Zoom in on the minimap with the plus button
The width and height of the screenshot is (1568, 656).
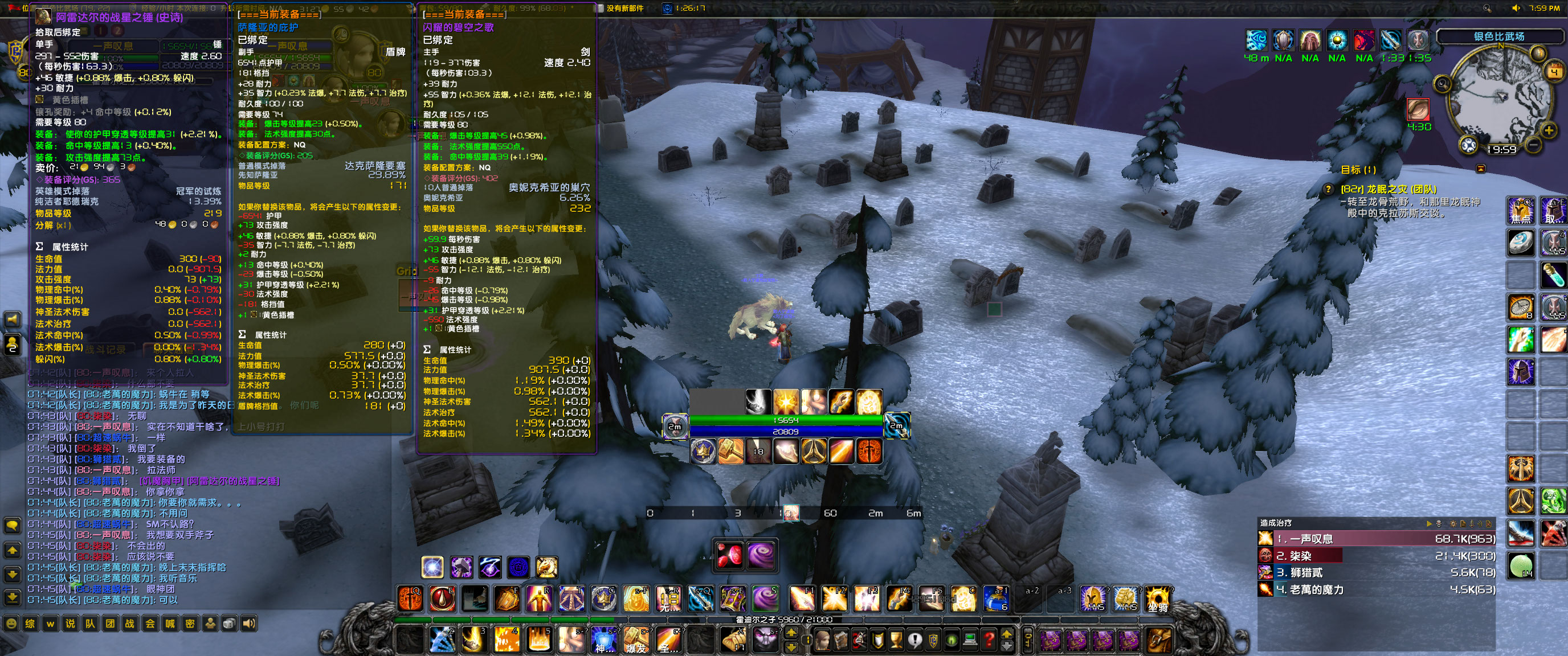1549,130
